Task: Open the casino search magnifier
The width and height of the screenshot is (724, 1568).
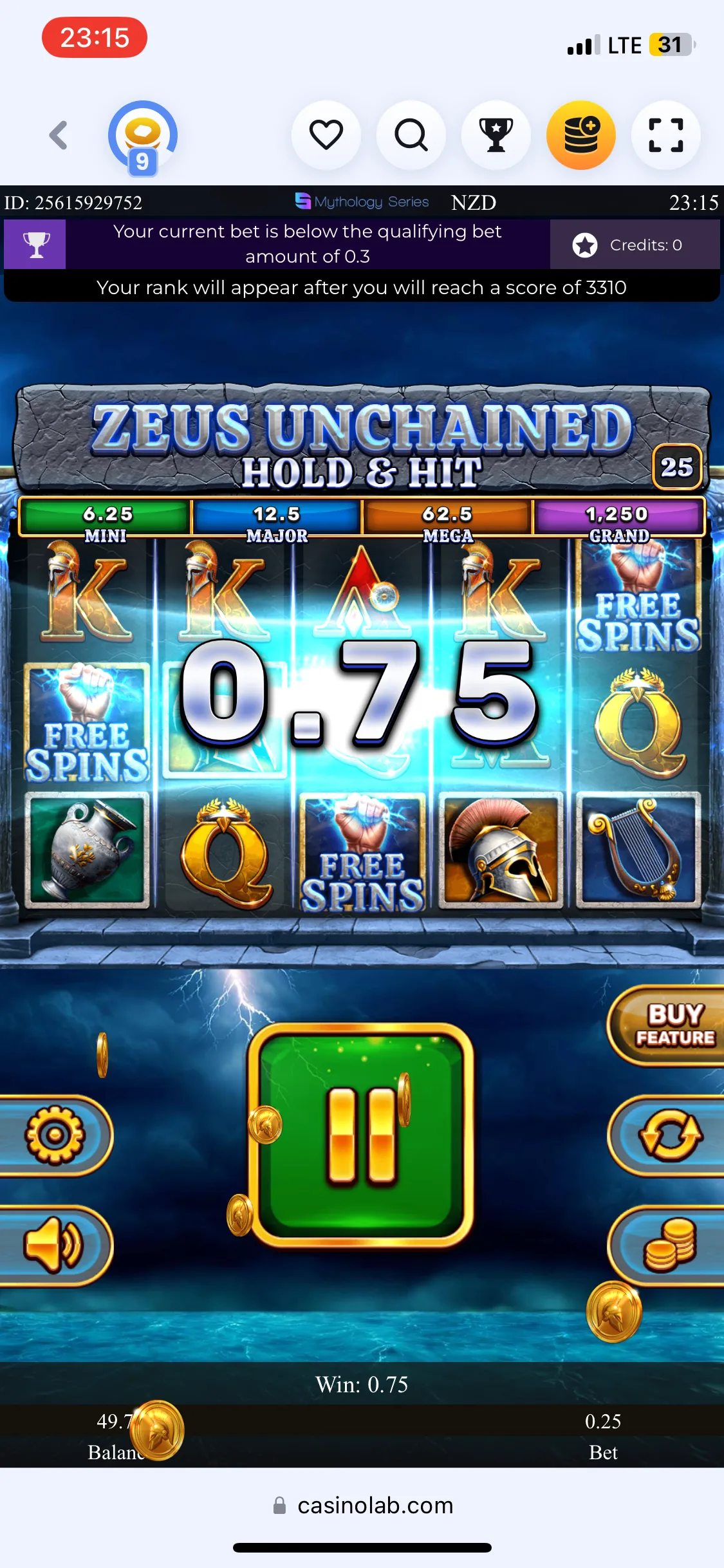Action: (411, 135)
